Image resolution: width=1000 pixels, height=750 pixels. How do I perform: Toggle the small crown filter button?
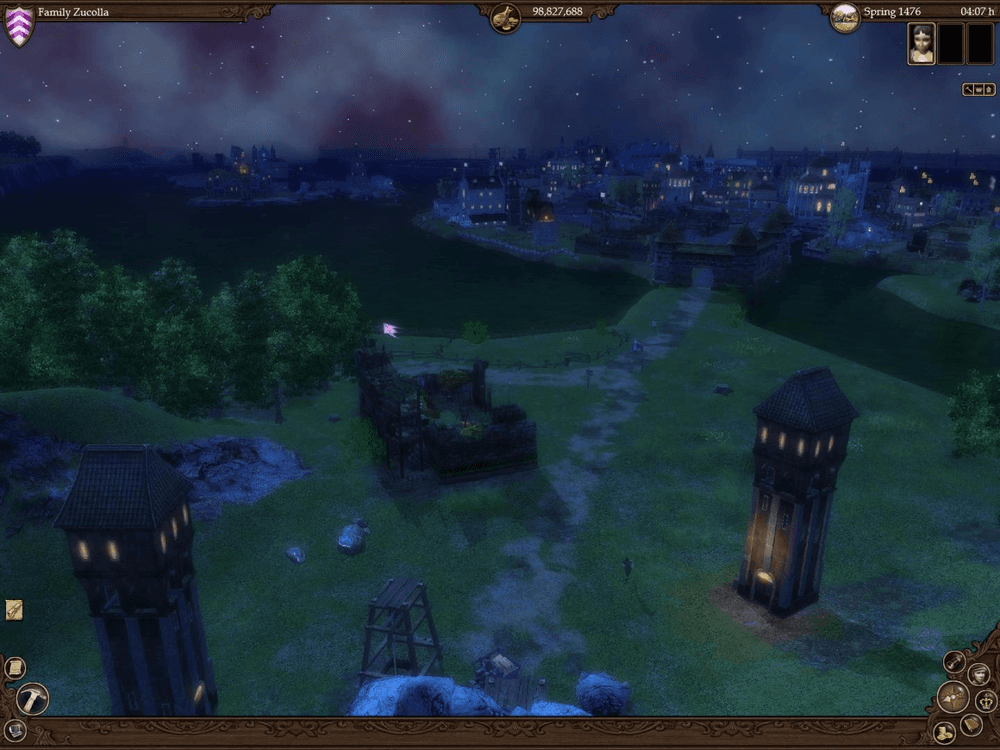978,90
